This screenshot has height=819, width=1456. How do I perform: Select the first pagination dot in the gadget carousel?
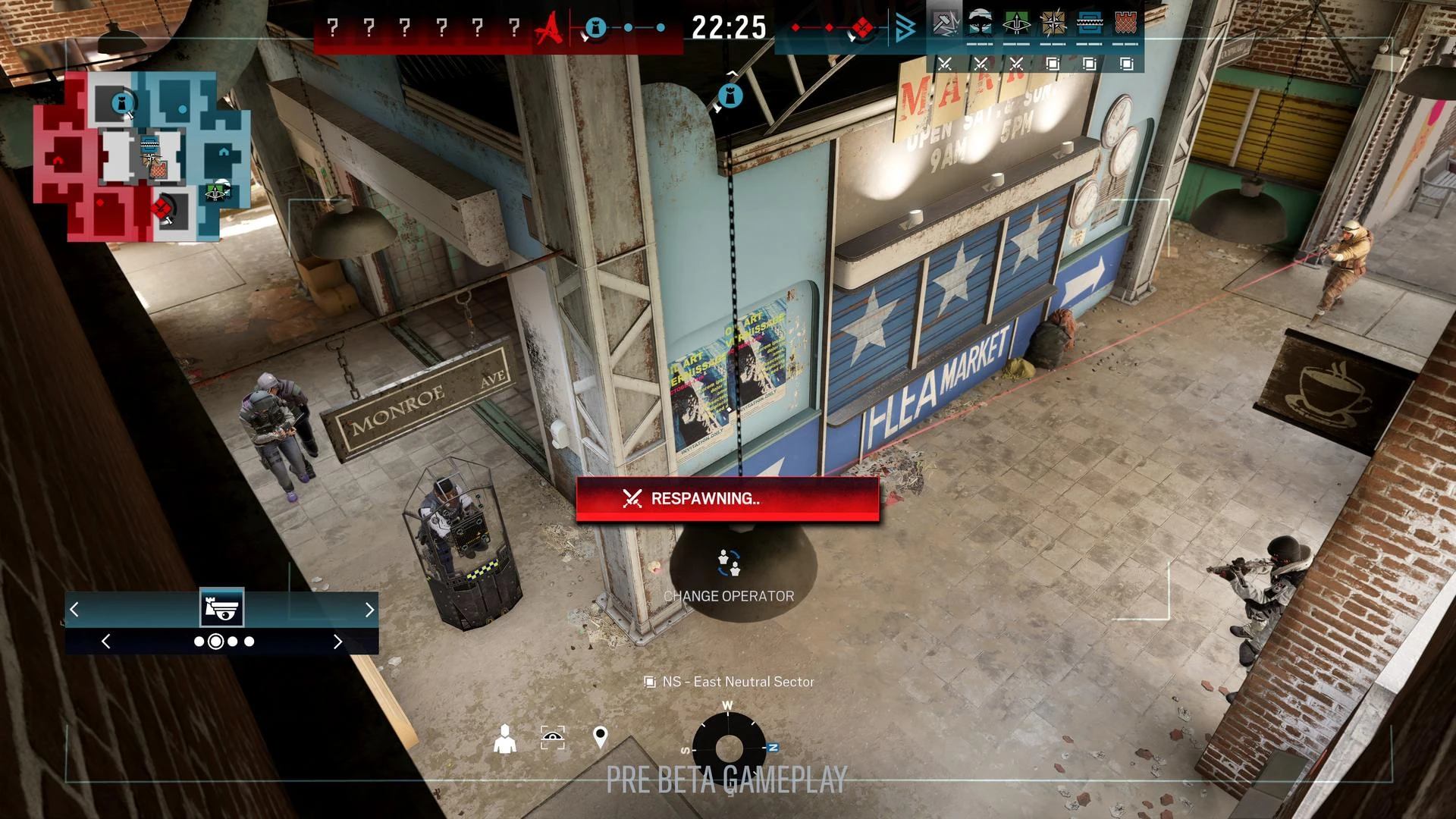coord(199,642)
